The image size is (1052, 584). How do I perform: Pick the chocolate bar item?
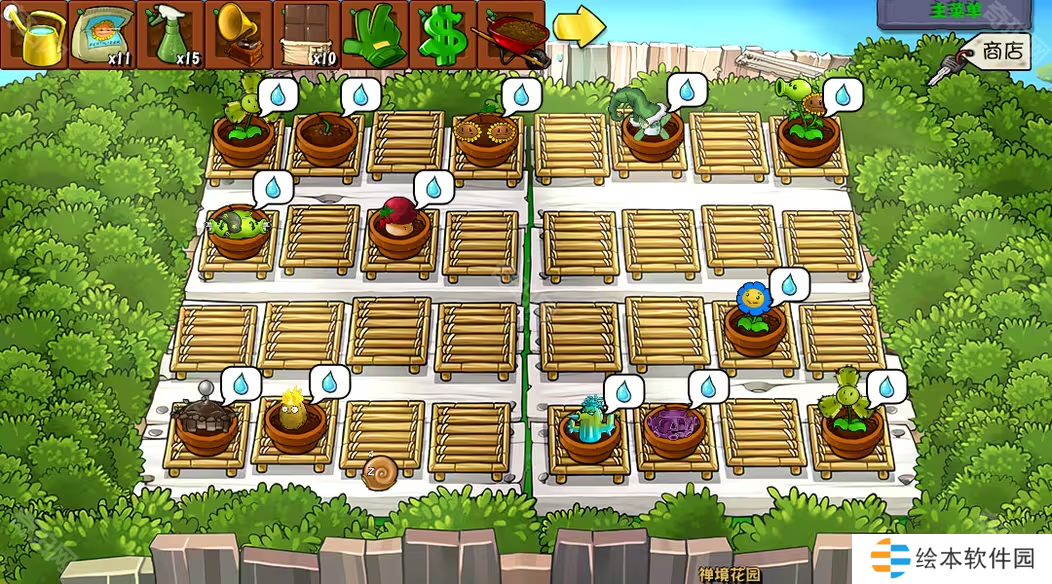tap(306, 36)
